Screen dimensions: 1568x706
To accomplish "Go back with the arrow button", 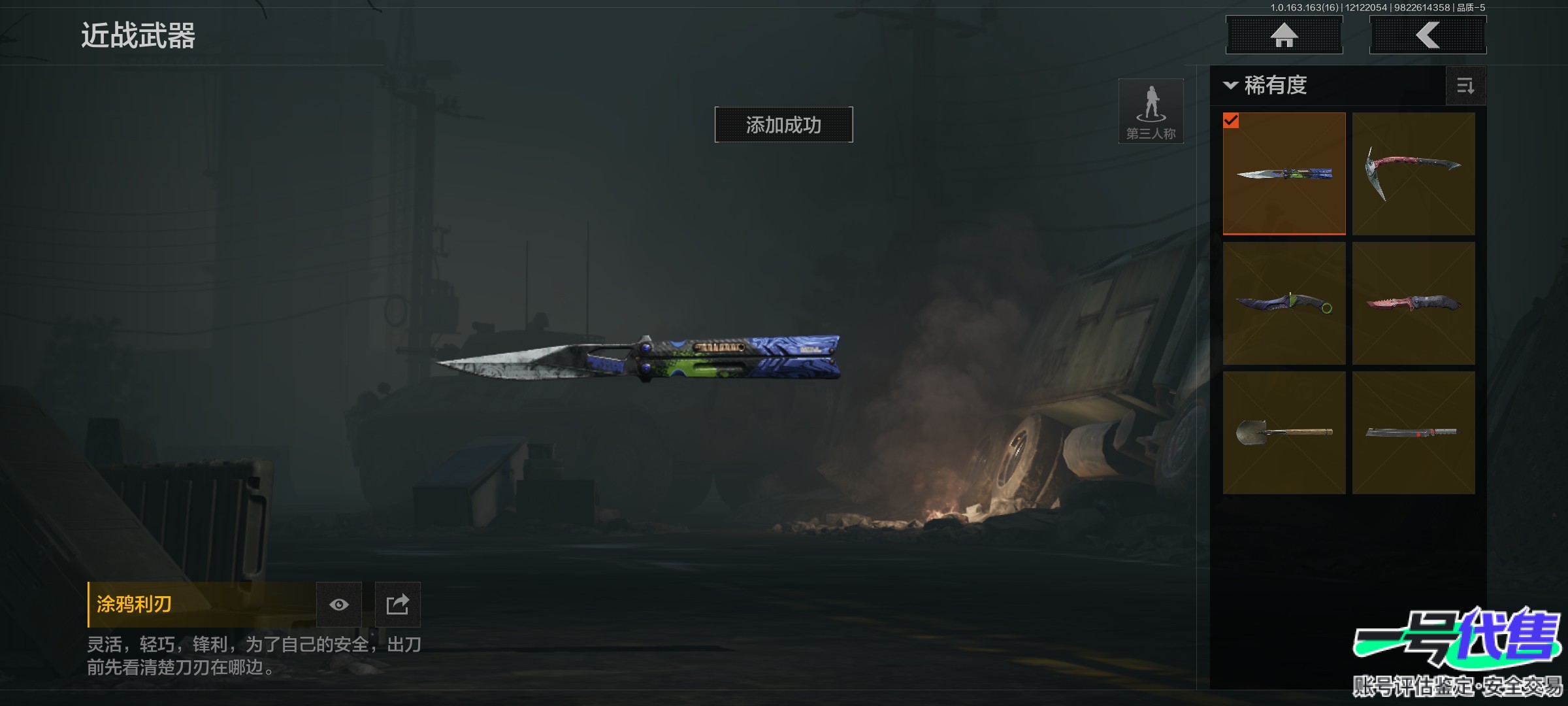I will [1428, 35].
